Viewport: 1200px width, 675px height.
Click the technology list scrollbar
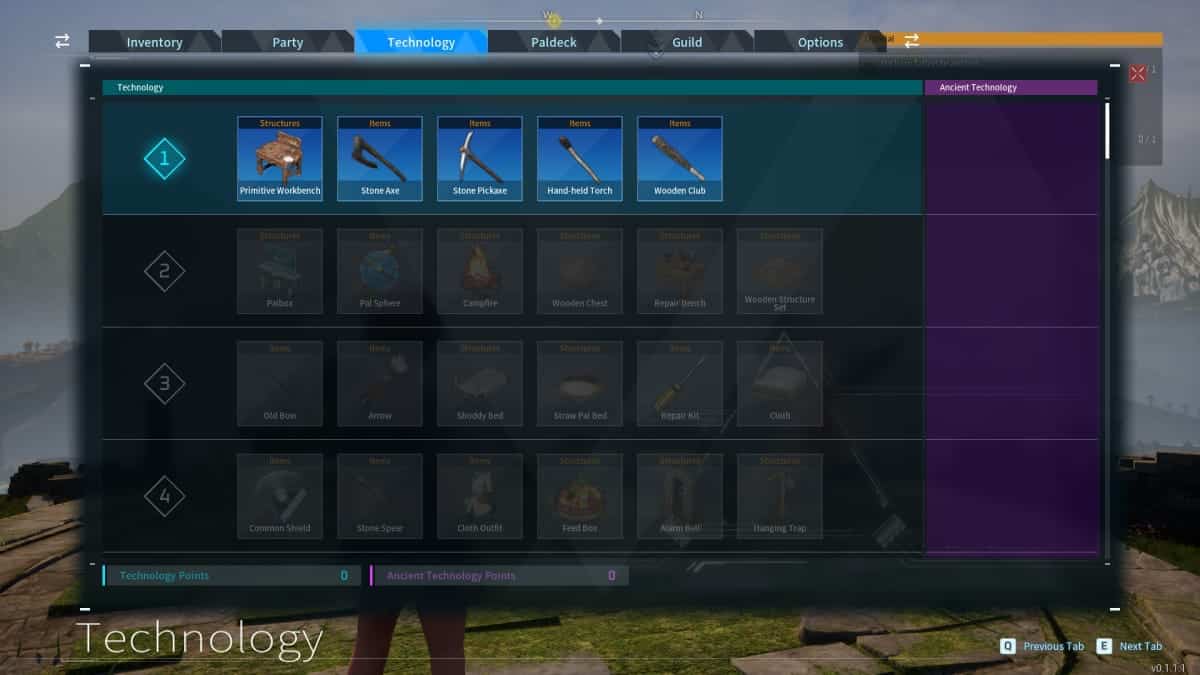[x=1107, y=130]
